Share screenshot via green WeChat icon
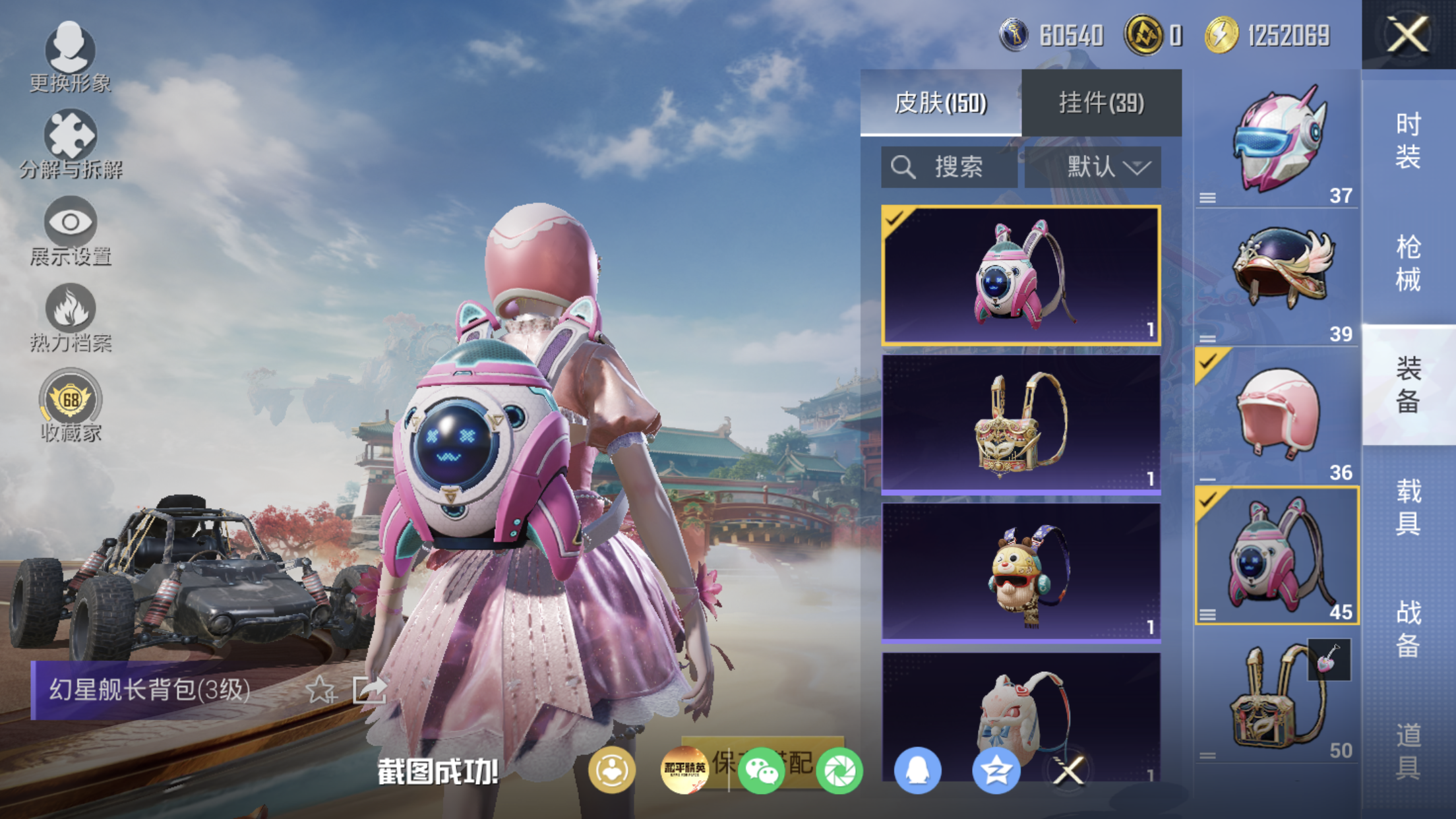Viewport: 1456px width, 819px height. click(x=760, y=770)
